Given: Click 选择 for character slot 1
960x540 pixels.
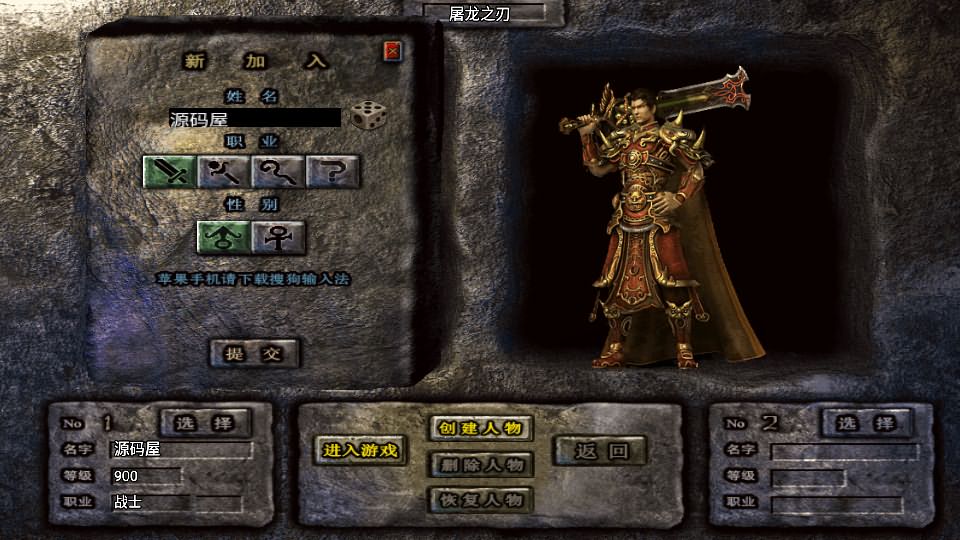Looking at the screenshot, I should click(x=205, y=423).
